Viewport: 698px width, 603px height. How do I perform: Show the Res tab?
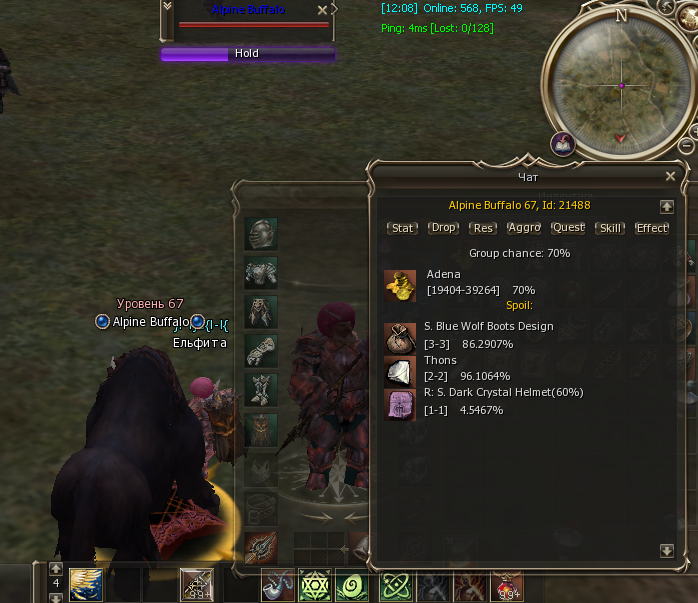click(484, 228)
